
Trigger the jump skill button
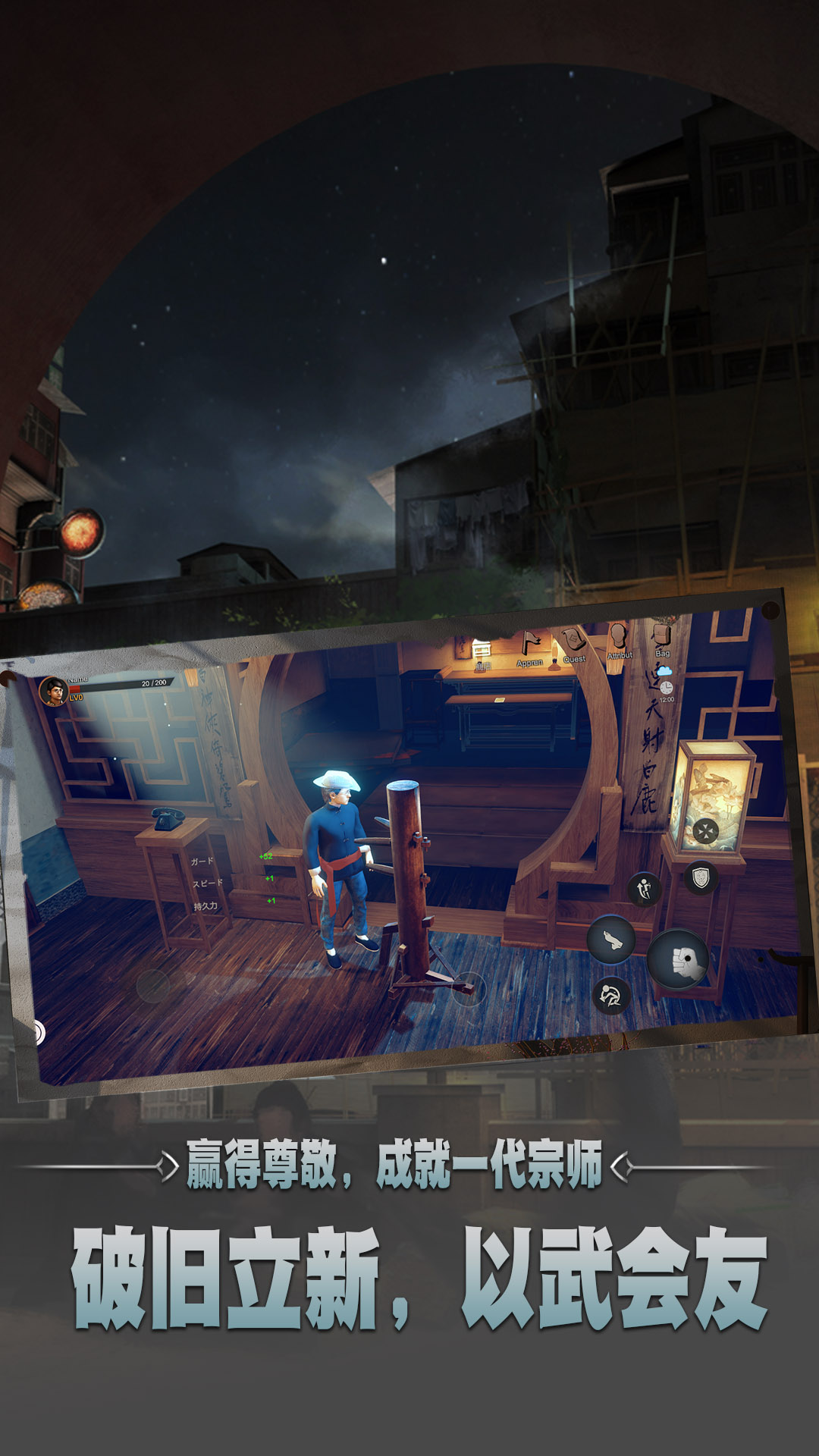(645, 888)
